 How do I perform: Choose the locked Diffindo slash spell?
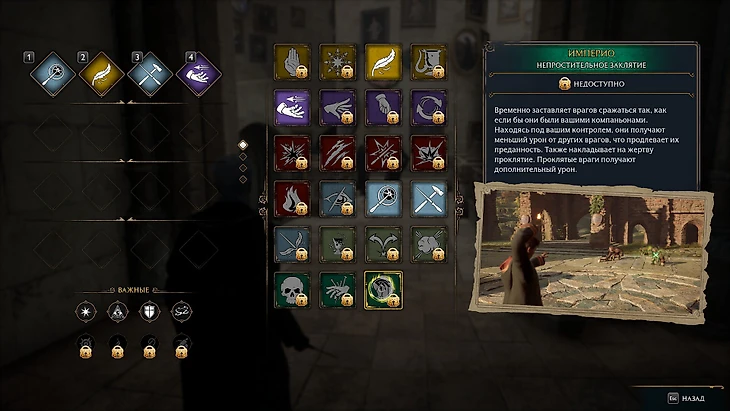pos(337,153)
